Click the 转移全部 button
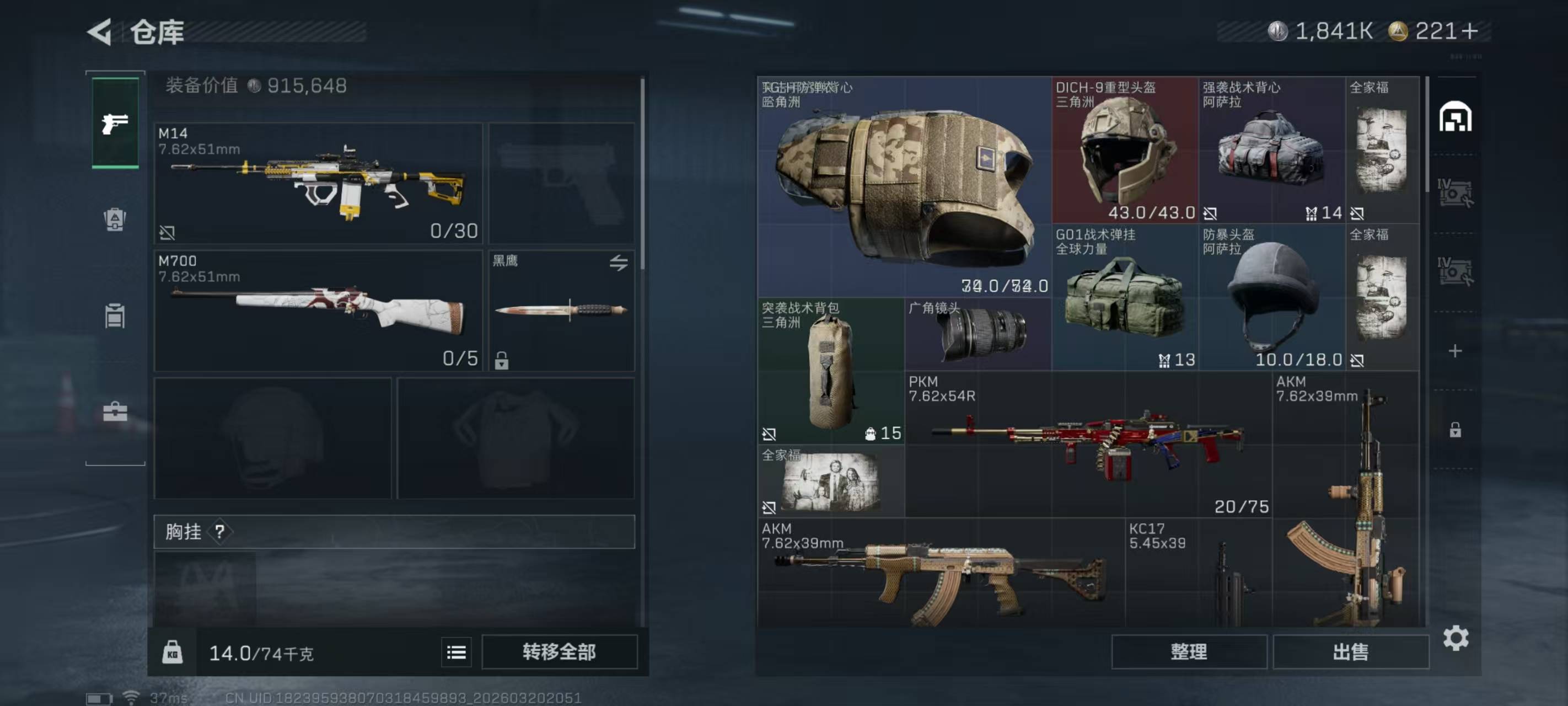Viewport: 1568px width, 706px height. pyautogui.click(x=559, y=652)
